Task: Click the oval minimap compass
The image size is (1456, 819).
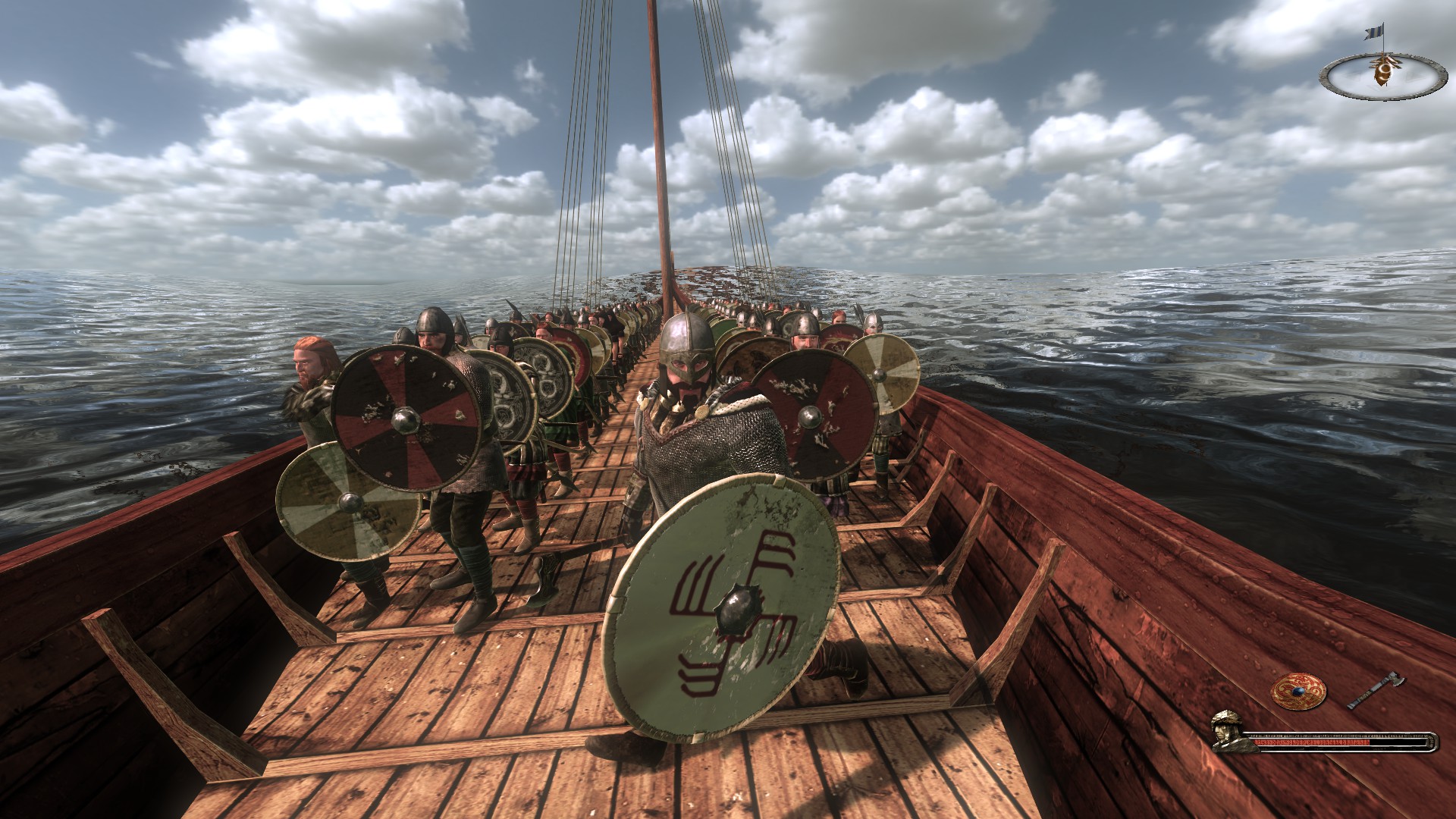Action: [x=1379, y=74]
